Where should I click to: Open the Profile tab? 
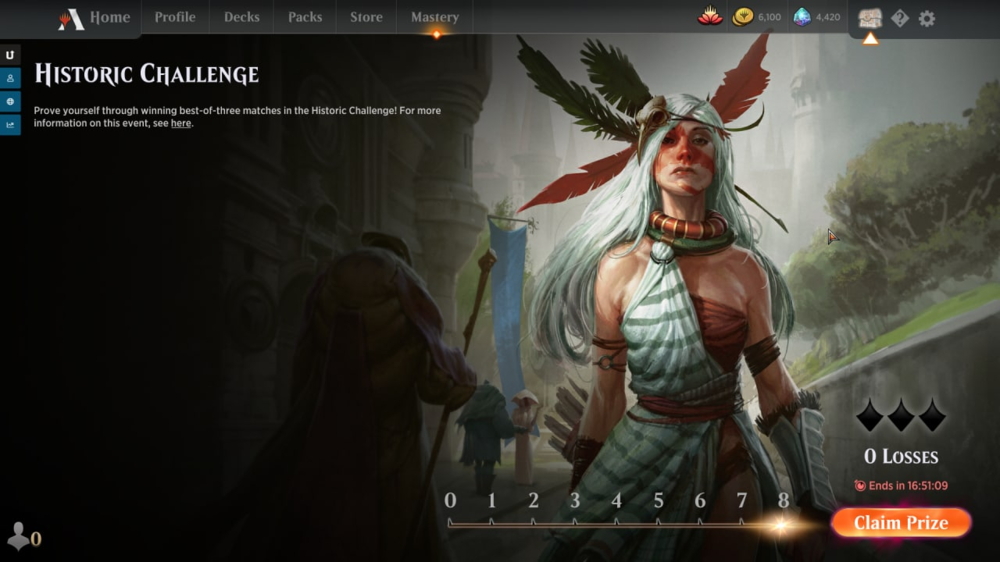[x=175, y=17]
